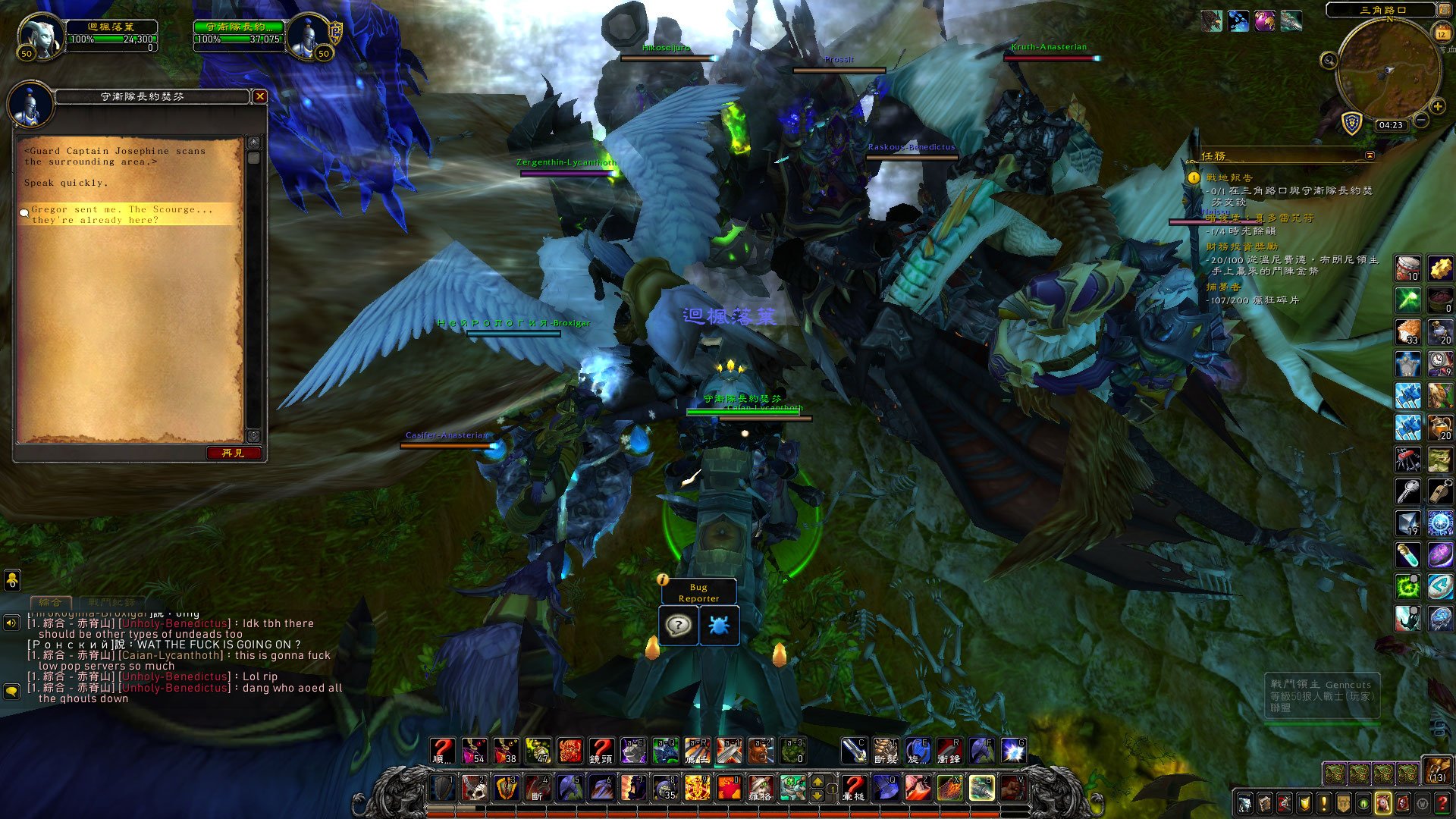Open the backpack showing 13 free slots

(x=1437, y=770)
